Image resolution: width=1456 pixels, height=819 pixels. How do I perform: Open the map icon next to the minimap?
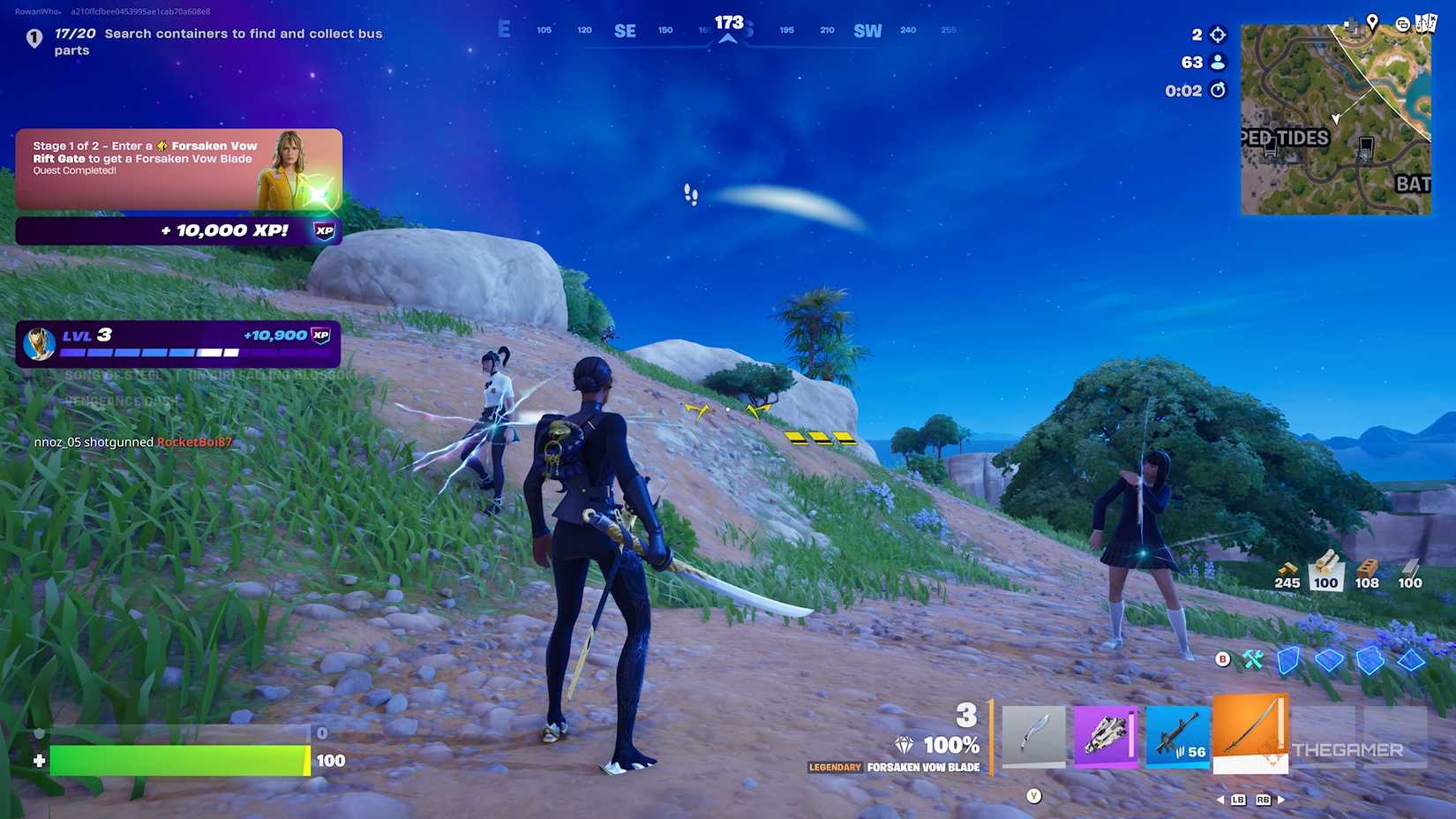pyautogui.click(x=1425, y=23)
